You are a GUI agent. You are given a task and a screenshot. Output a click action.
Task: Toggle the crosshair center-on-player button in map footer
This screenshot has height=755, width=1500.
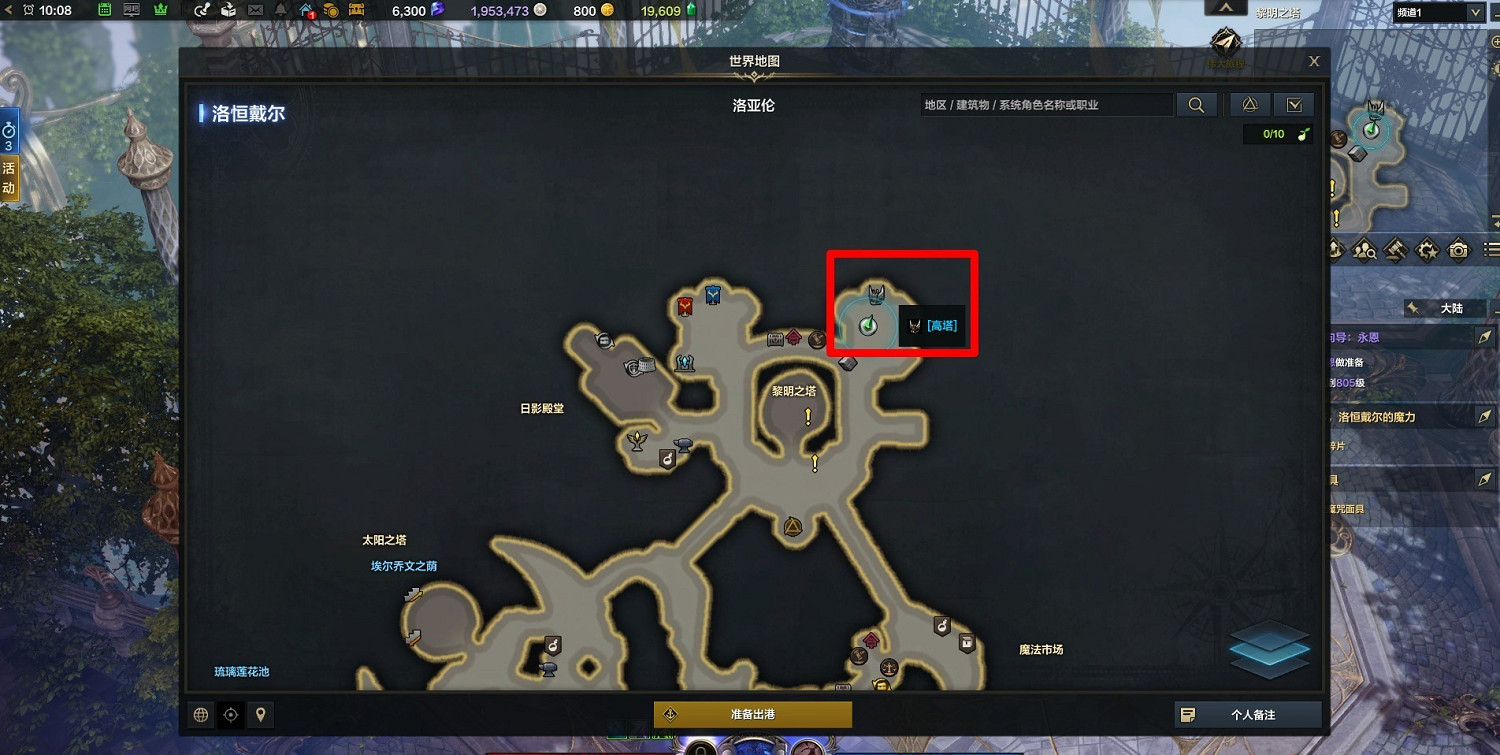click(229, 714)
